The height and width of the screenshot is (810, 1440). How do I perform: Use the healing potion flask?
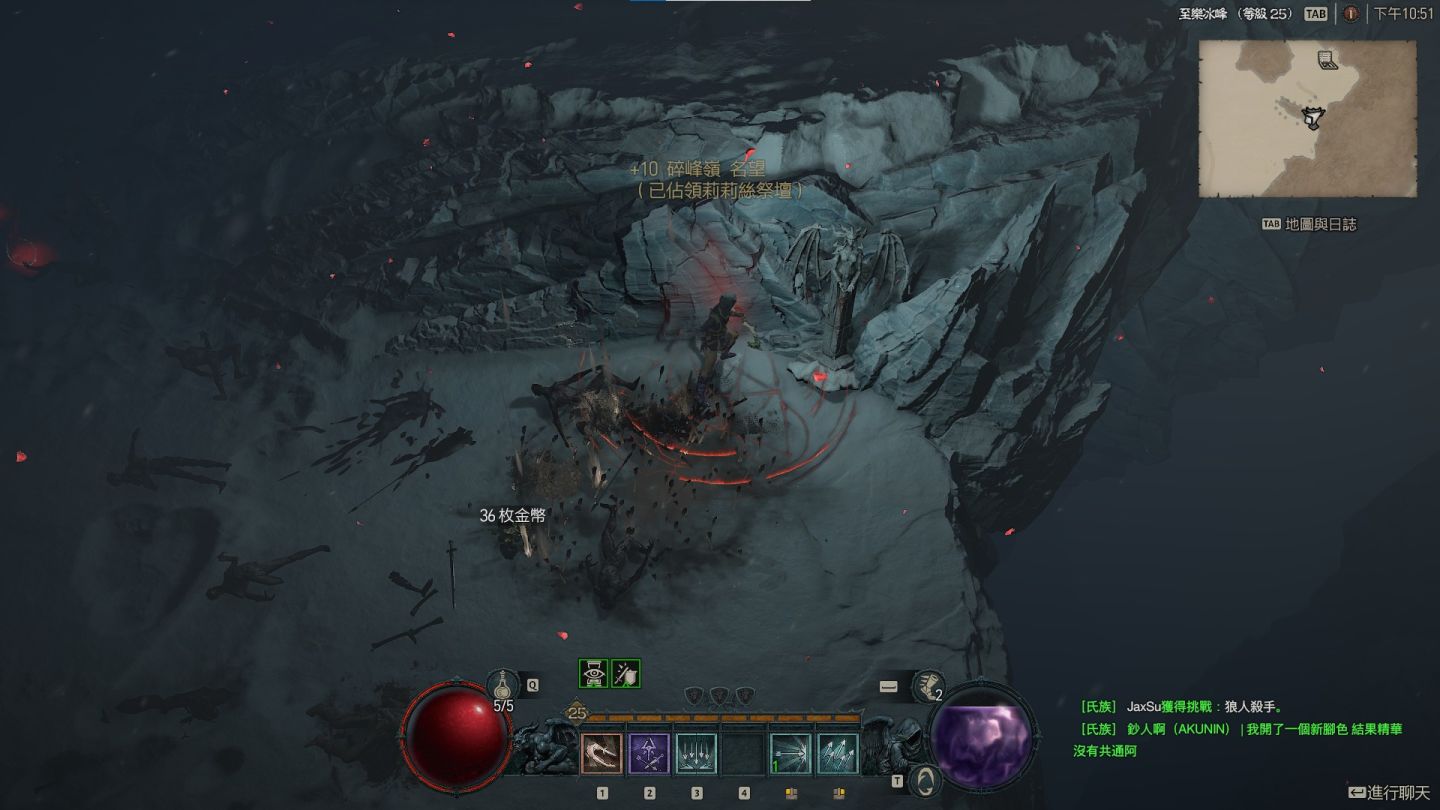coord(502,686)
